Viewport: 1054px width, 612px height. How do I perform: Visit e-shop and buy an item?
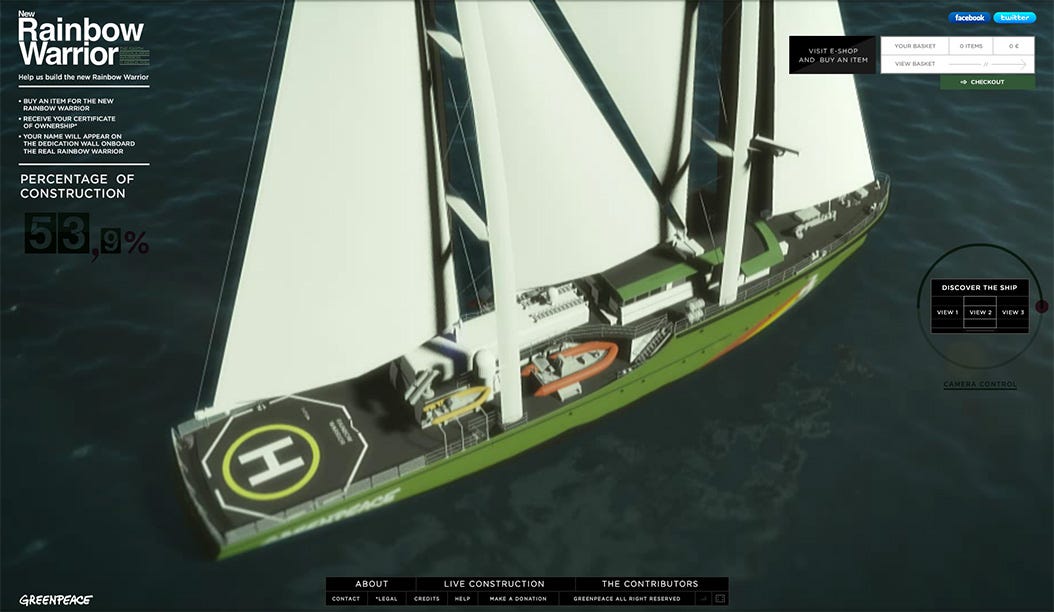tap(832, 55)
